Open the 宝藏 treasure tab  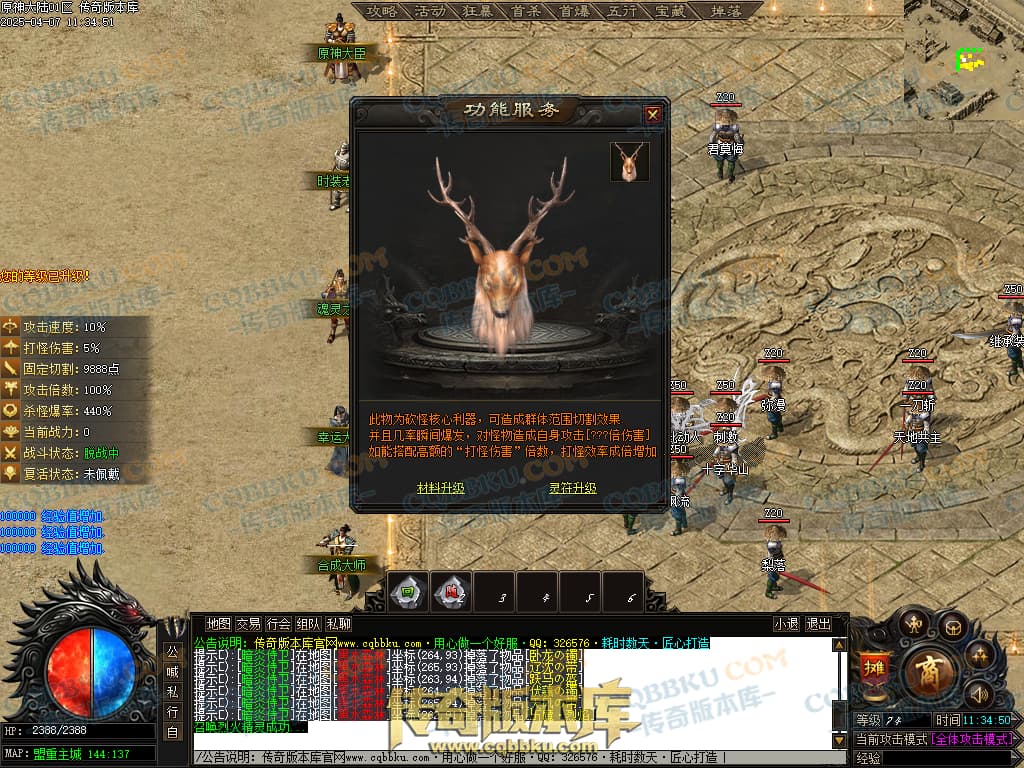pos(669,11)
